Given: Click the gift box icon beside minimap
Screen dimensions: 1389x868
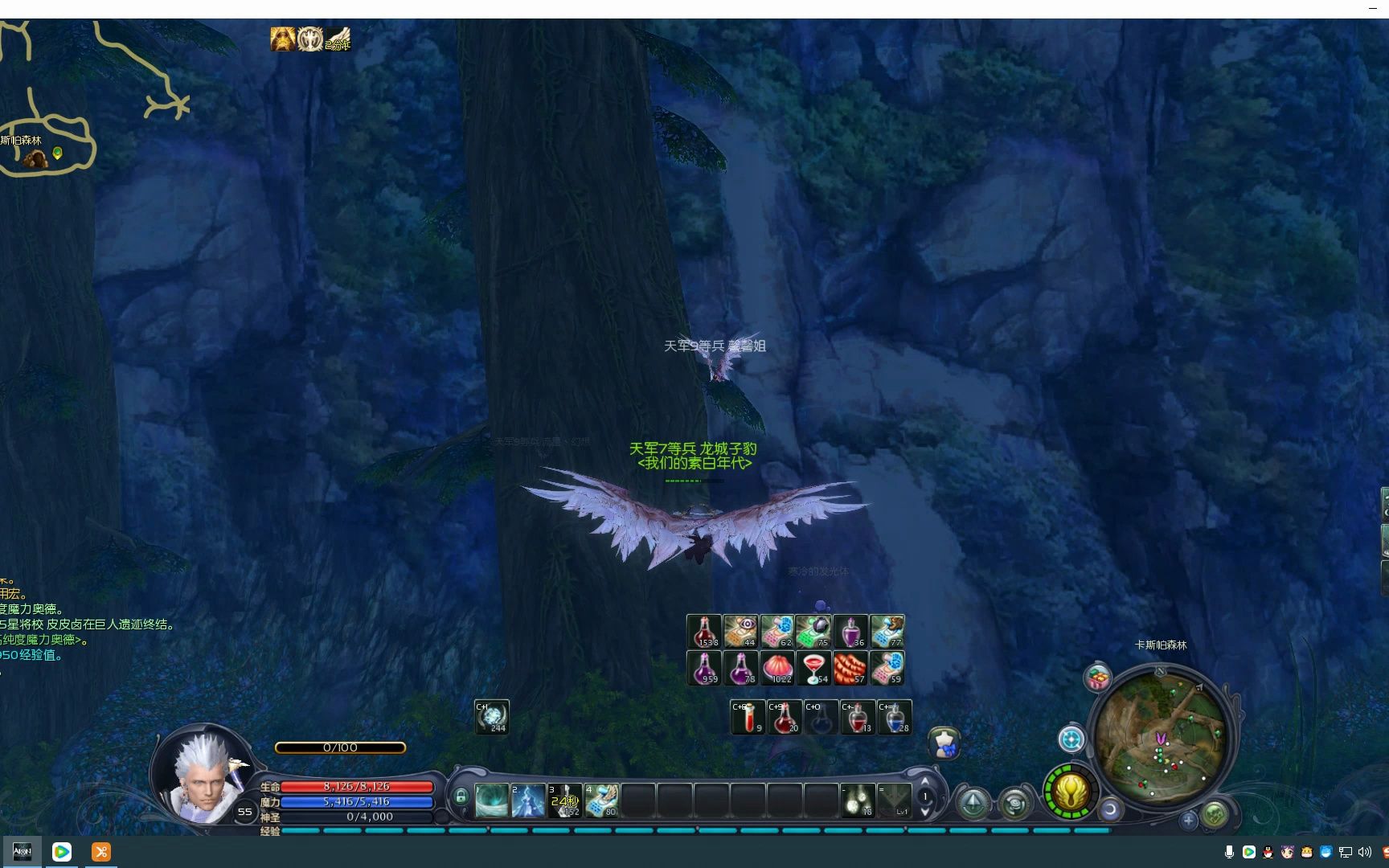Looking at the screenshot, I should 1098,678.
